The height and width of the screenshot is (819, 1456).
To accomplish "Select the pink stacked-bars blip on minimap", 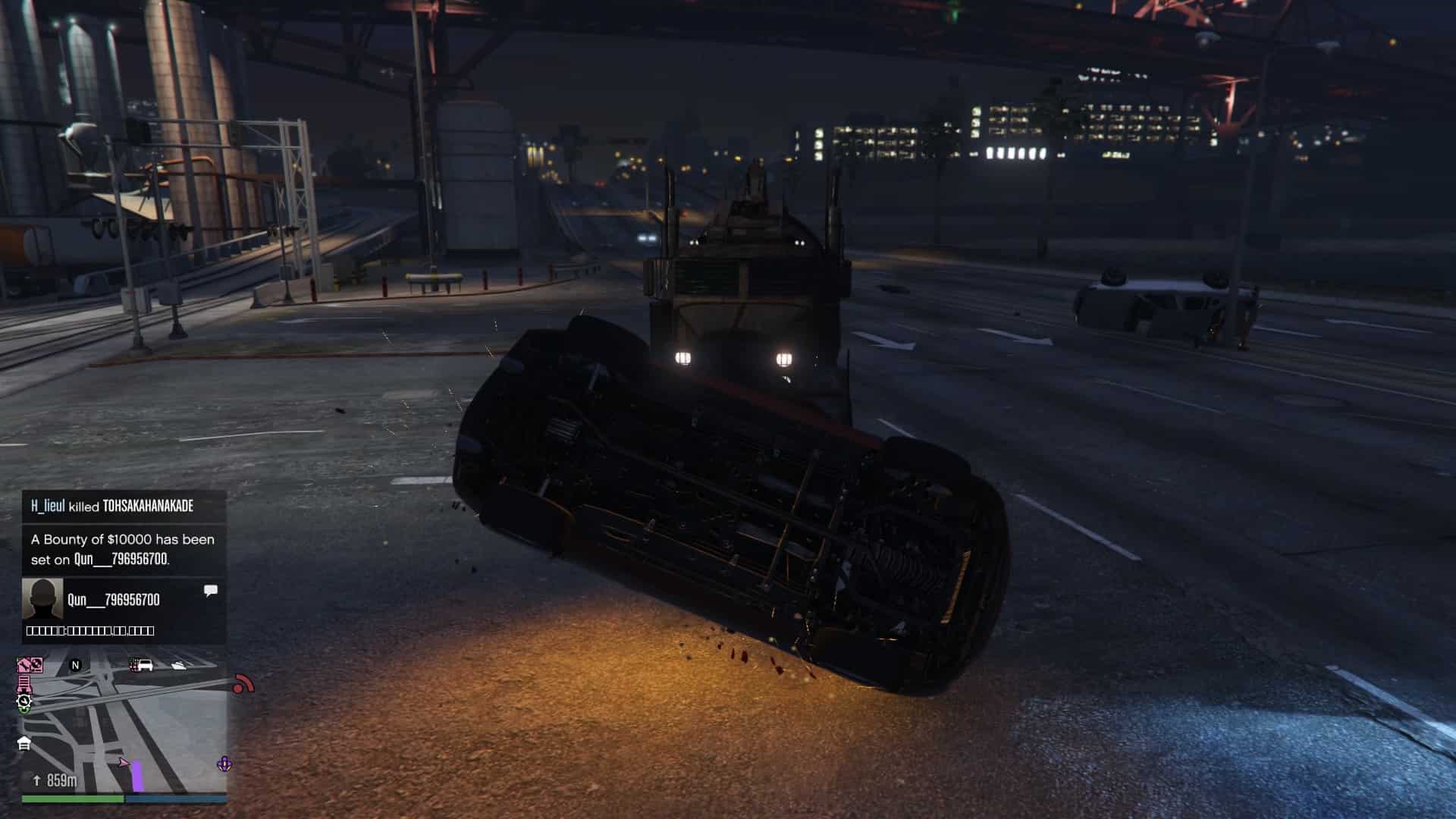I will [24, 684].
